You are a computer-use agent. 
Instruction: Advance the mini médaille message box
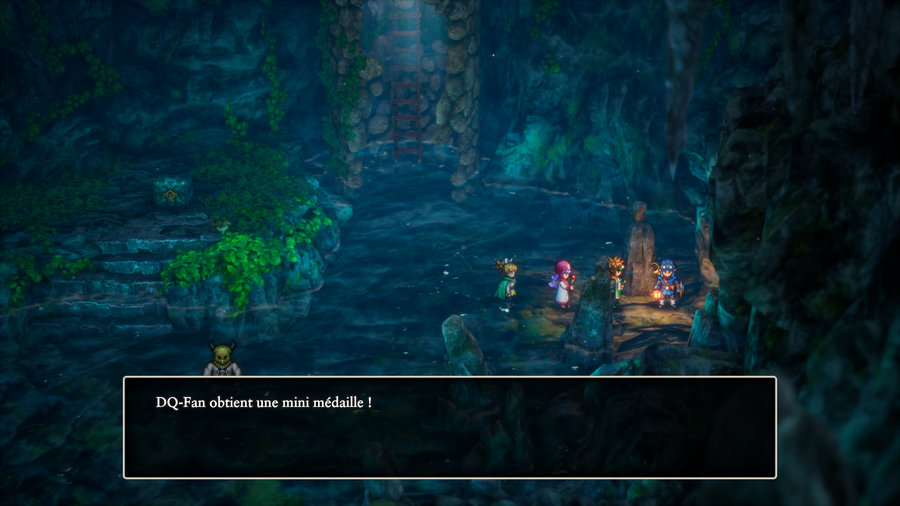[449, 427]
